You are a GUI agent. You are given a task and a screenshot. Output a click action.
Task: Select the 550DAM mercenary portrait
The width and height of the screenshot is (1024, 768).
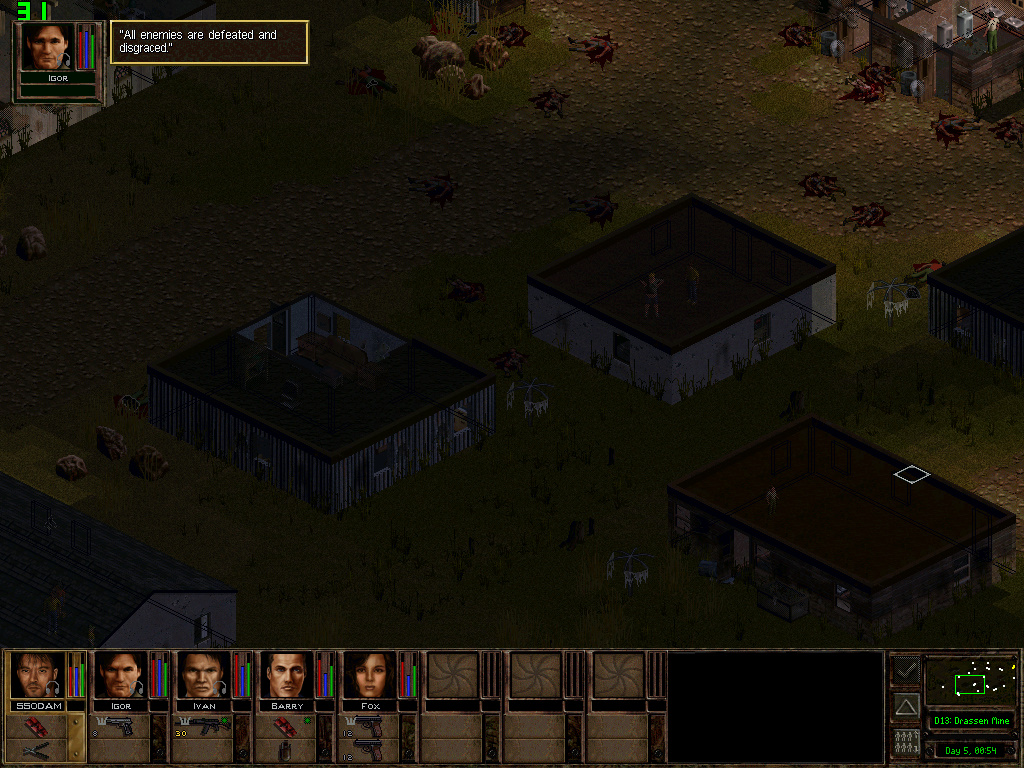click(x=37, y=675)
